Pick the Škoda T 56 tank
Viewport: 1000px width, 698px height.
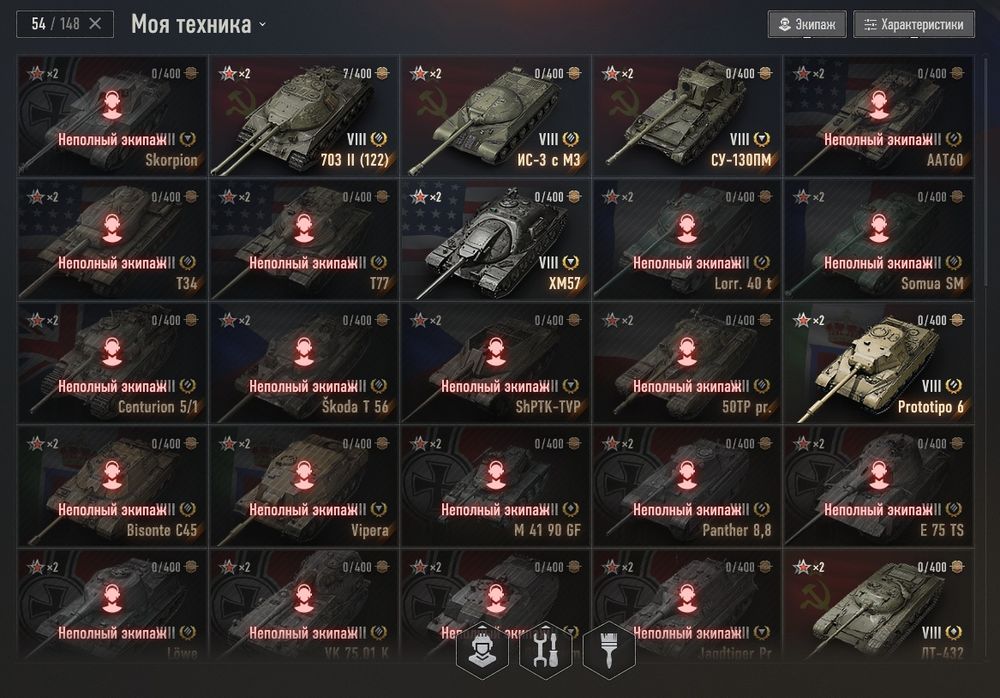[x=304, y=362]
